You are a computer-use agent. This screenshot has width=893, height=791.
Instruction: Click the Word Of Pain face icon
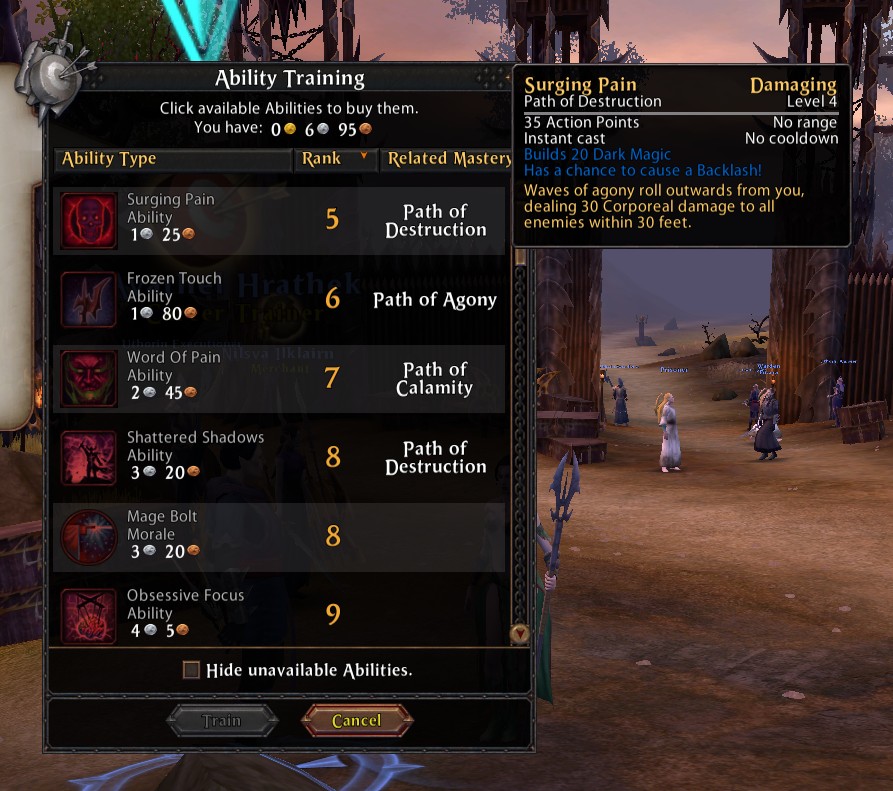tap(89, 378)
